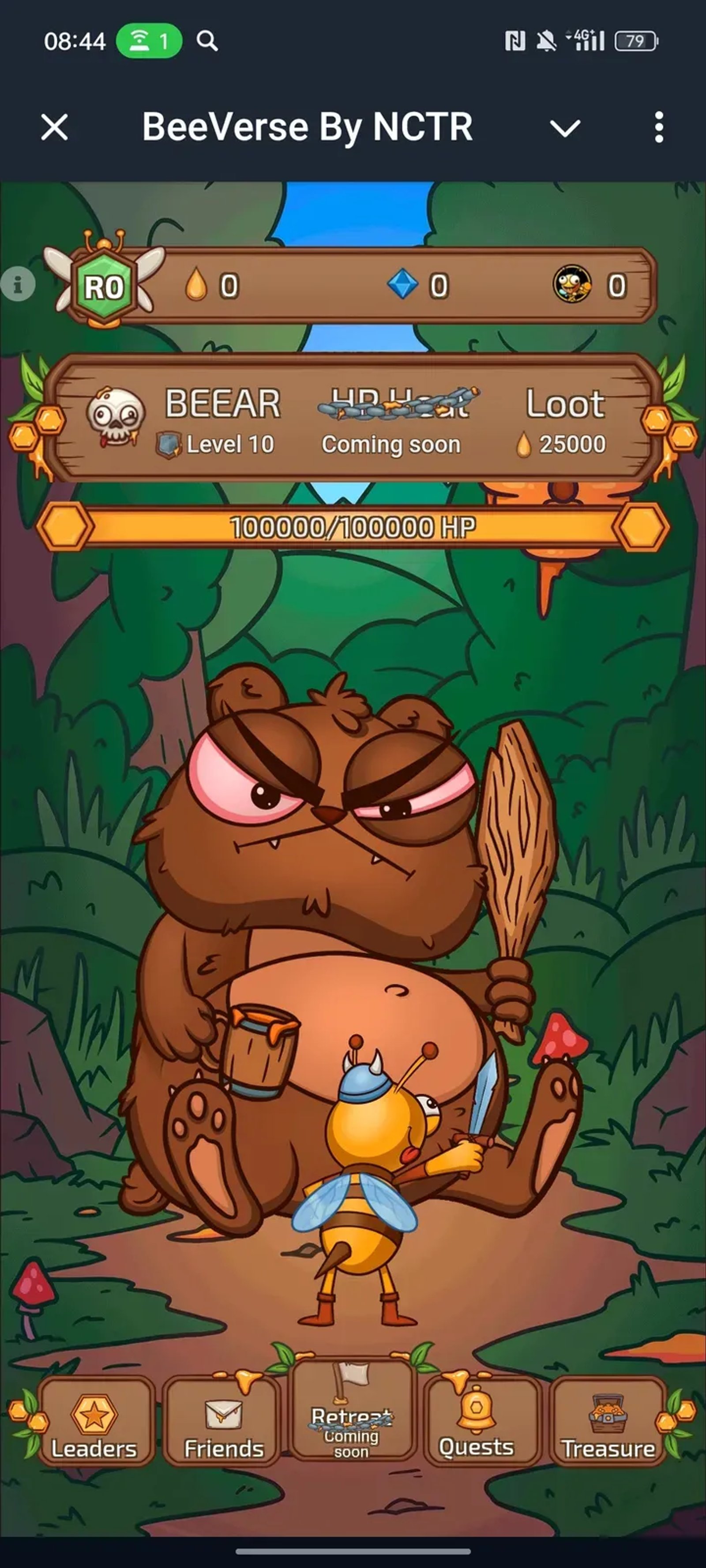706x1568 pixels.
Task: Open the info "i" panel
Action: 18,284
